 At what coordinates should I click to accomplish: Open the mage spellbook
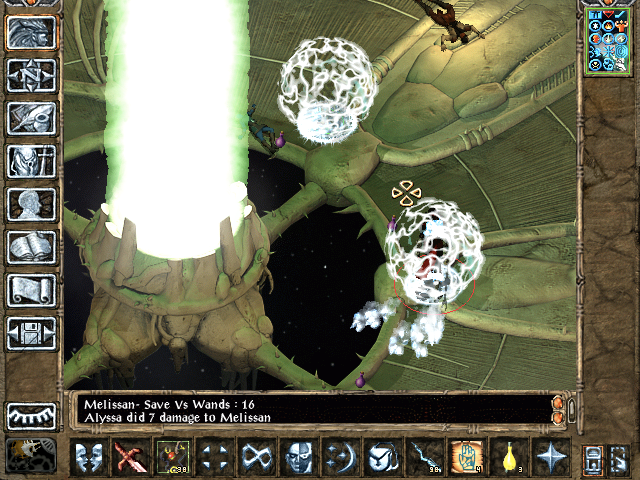(x=31, y=247)
